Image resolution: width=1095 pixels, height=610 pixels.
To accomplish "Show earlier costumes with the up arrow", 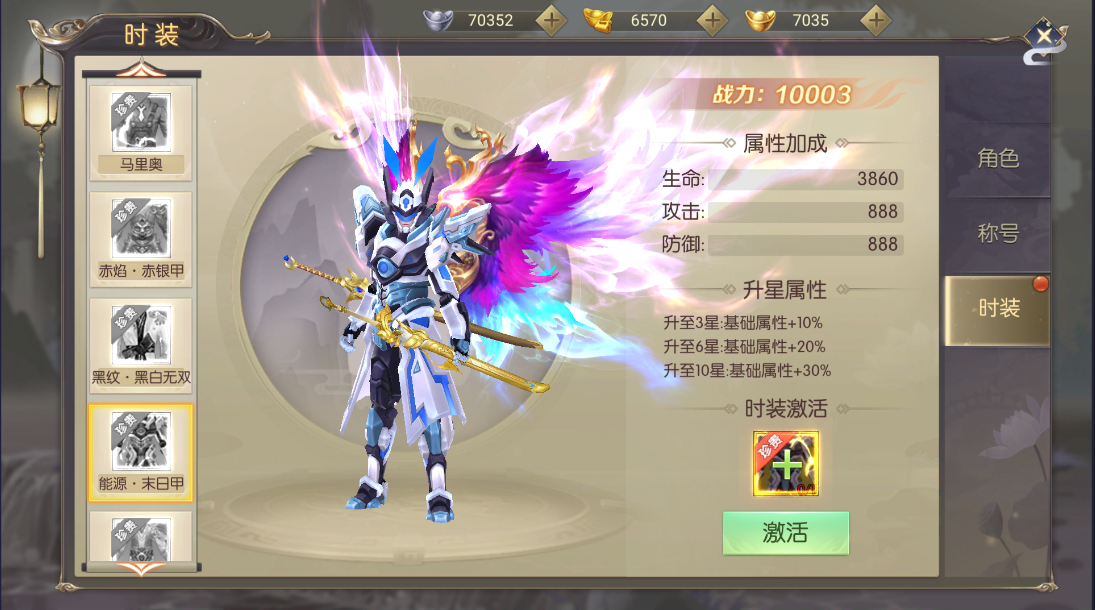I will (x=141, y=68).
